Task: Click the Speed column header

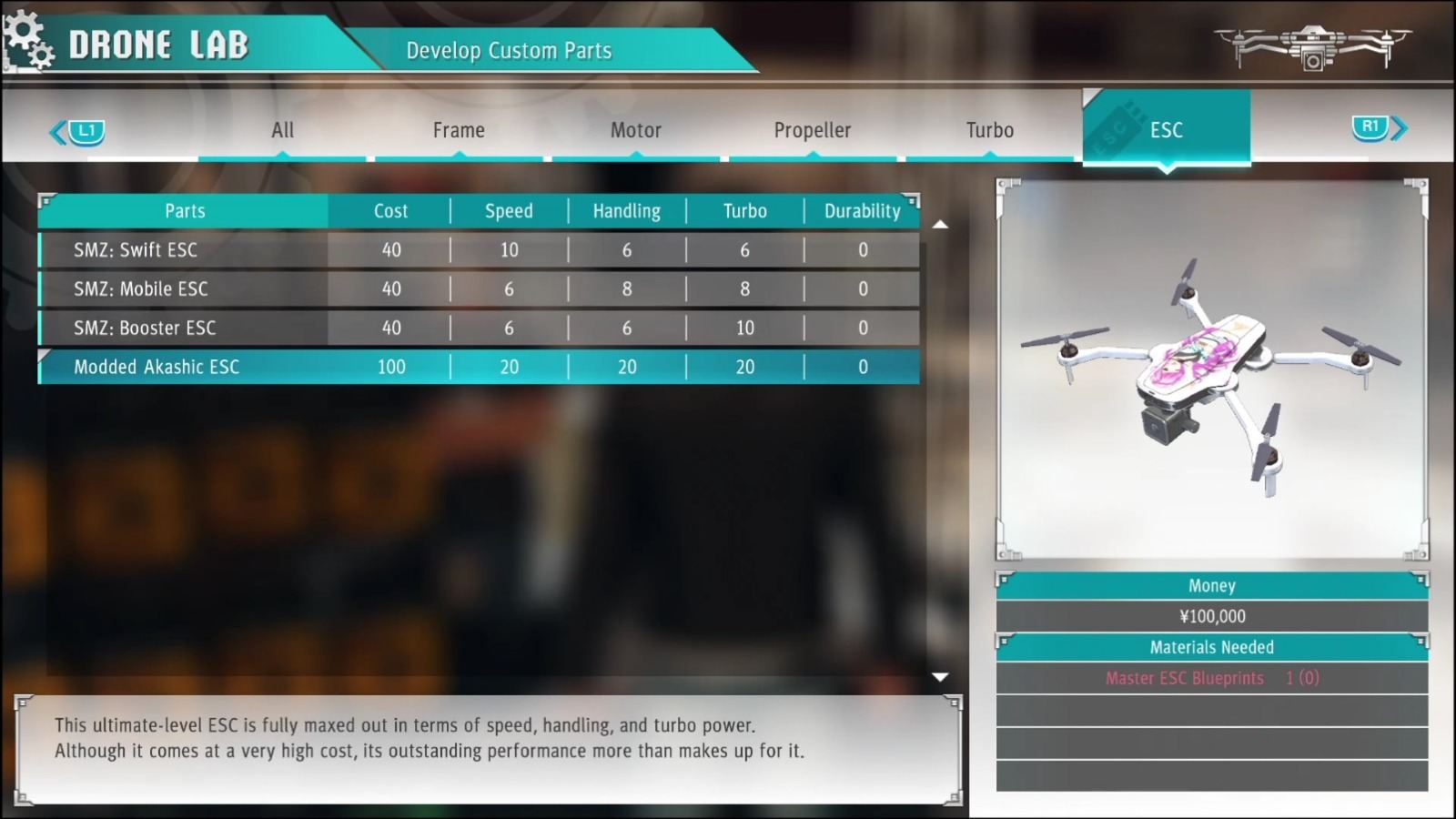Action: (508, 210)
